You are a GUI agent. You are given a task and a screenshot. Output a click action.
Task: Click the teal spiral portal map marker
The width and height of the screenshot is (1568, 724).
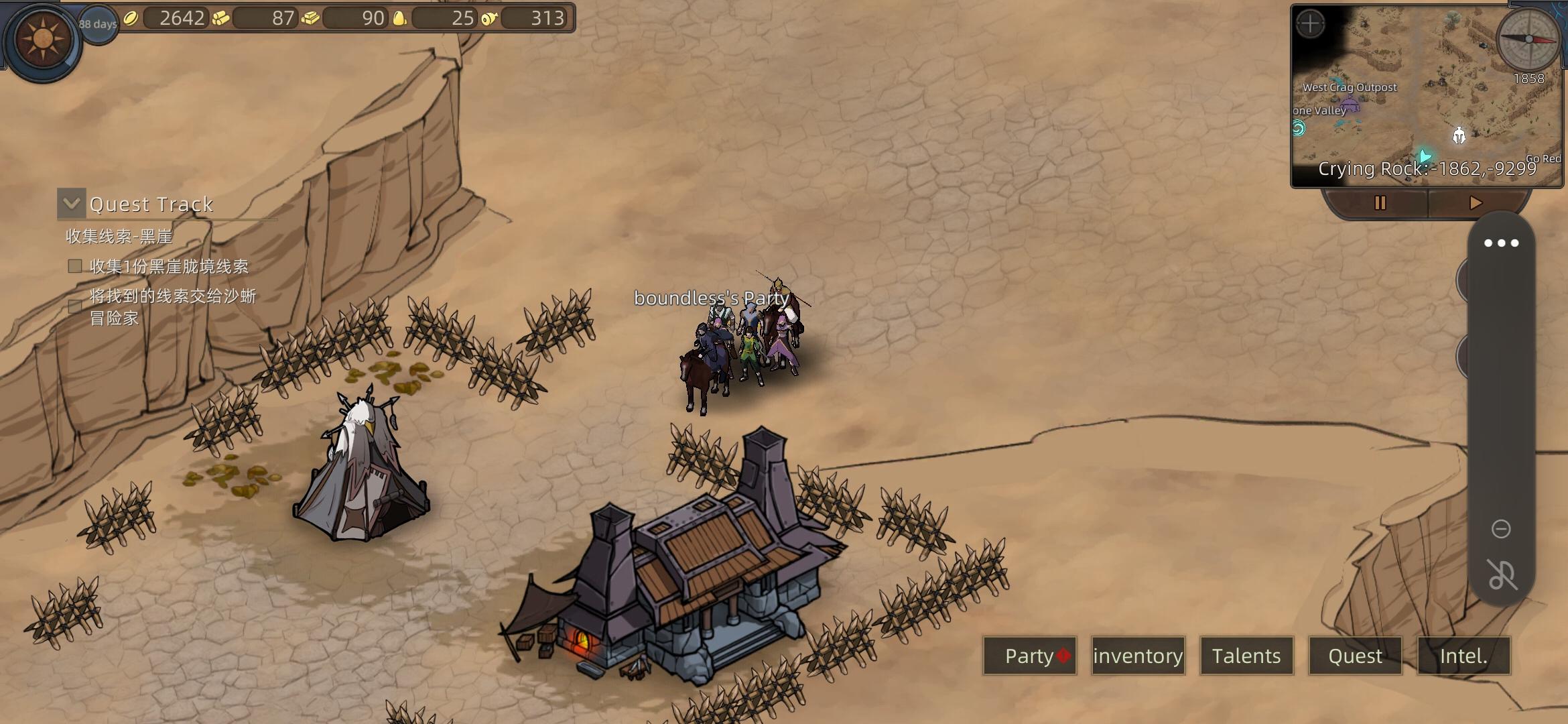tap(1299, 128)
